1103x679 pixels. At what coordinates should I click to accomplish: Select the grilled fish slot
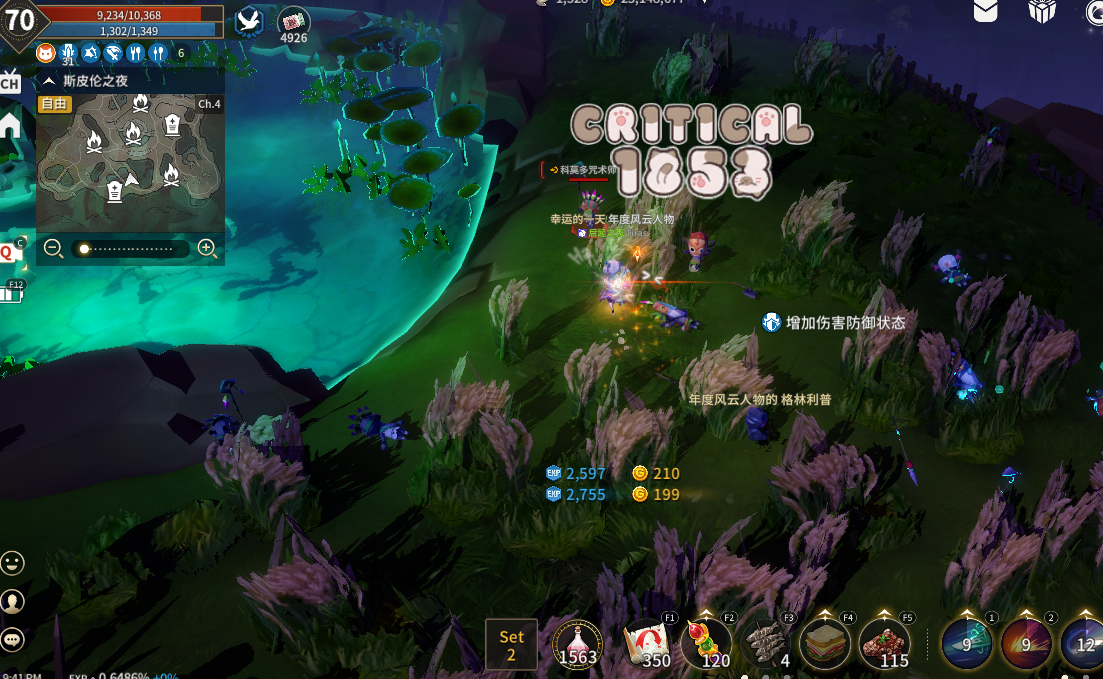coord(767,643)
